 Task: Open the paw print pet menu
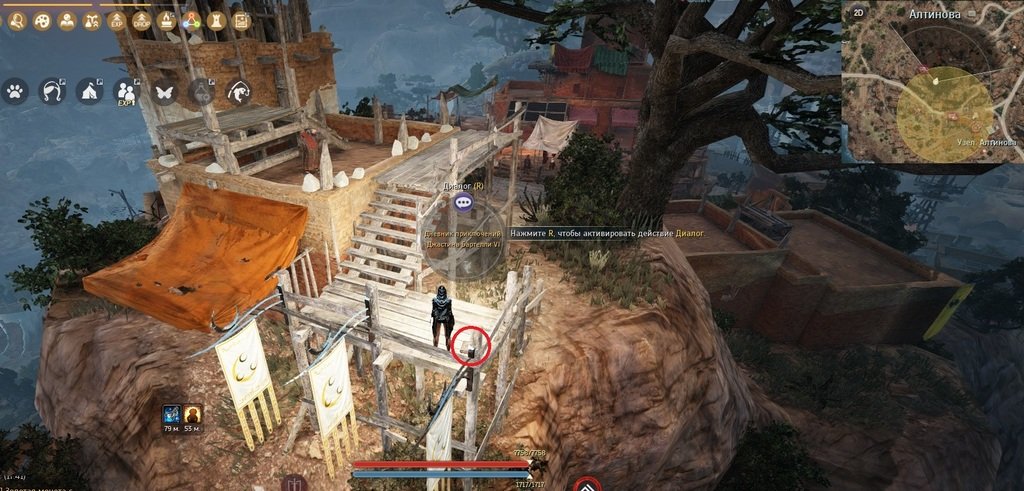click(15, 92)
